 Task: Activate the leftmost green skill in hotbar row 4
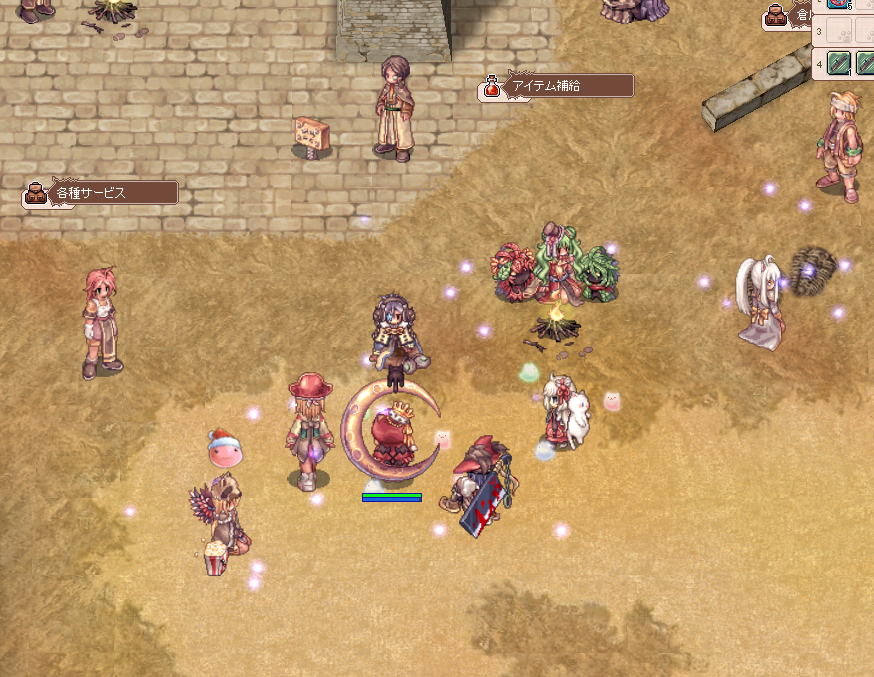tap(838, 64)
